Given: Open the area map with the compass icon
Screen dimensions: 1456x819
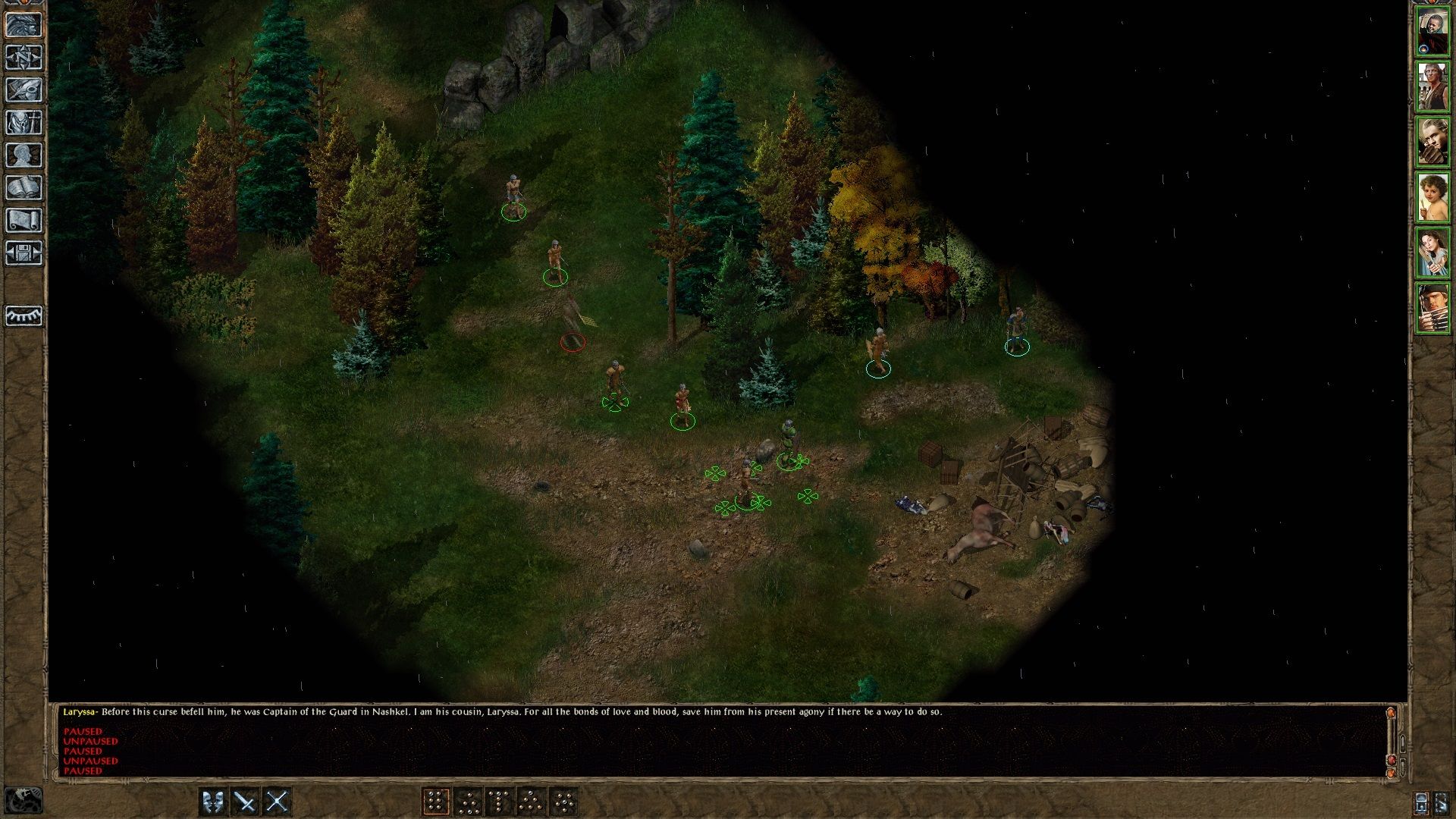Looking at the screenshot, I should [24, 58].
